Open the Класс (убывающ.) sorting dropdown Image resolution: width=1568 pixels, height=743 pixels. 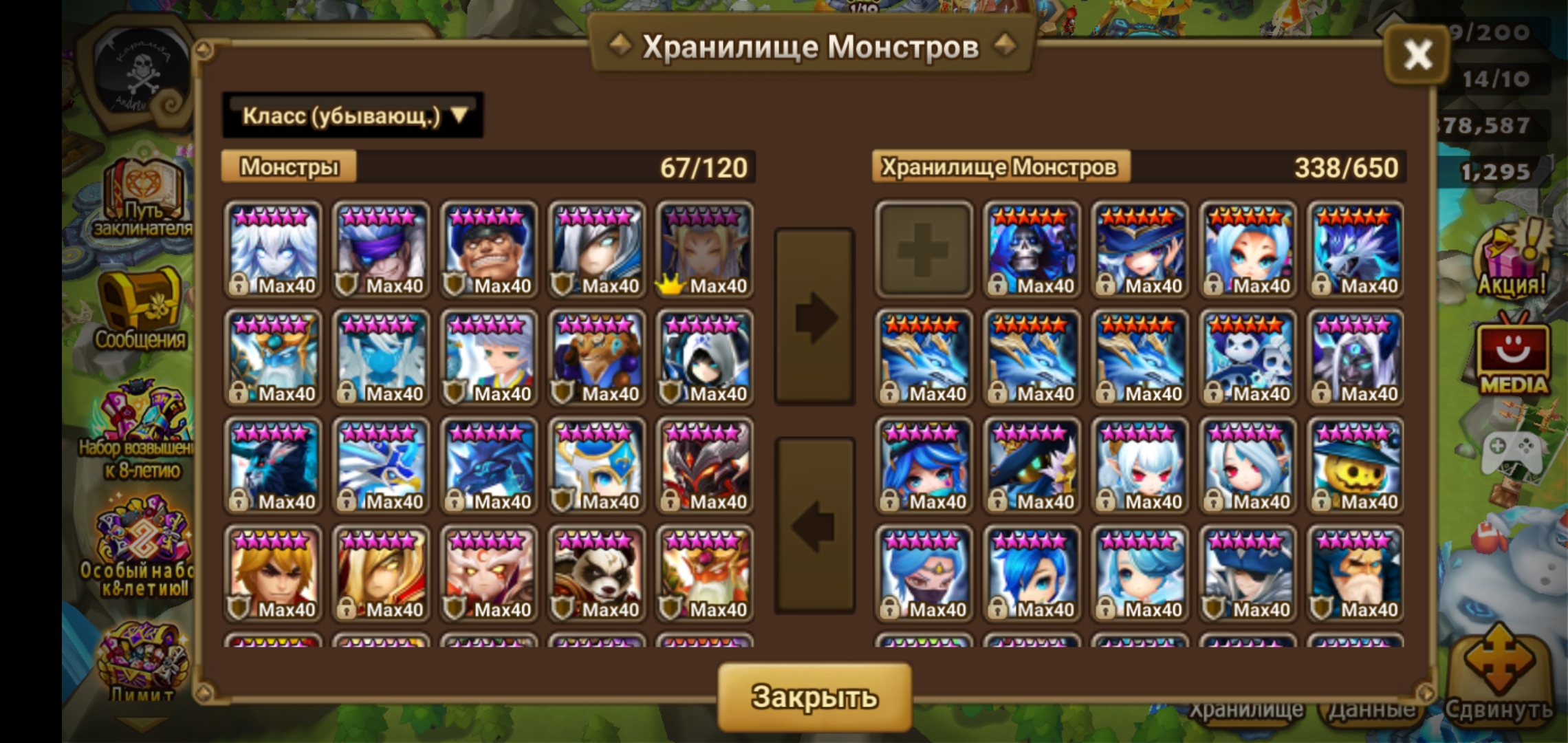[351, 117]
